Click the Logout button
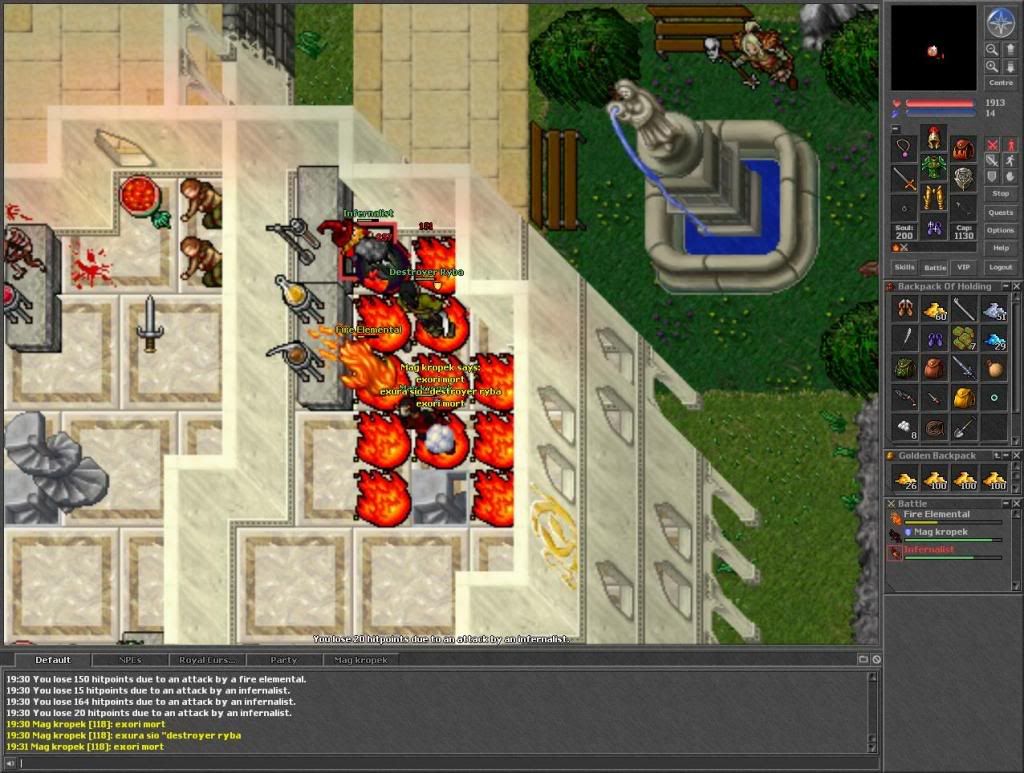1024x773 pixels. (x=1000, y=268)
